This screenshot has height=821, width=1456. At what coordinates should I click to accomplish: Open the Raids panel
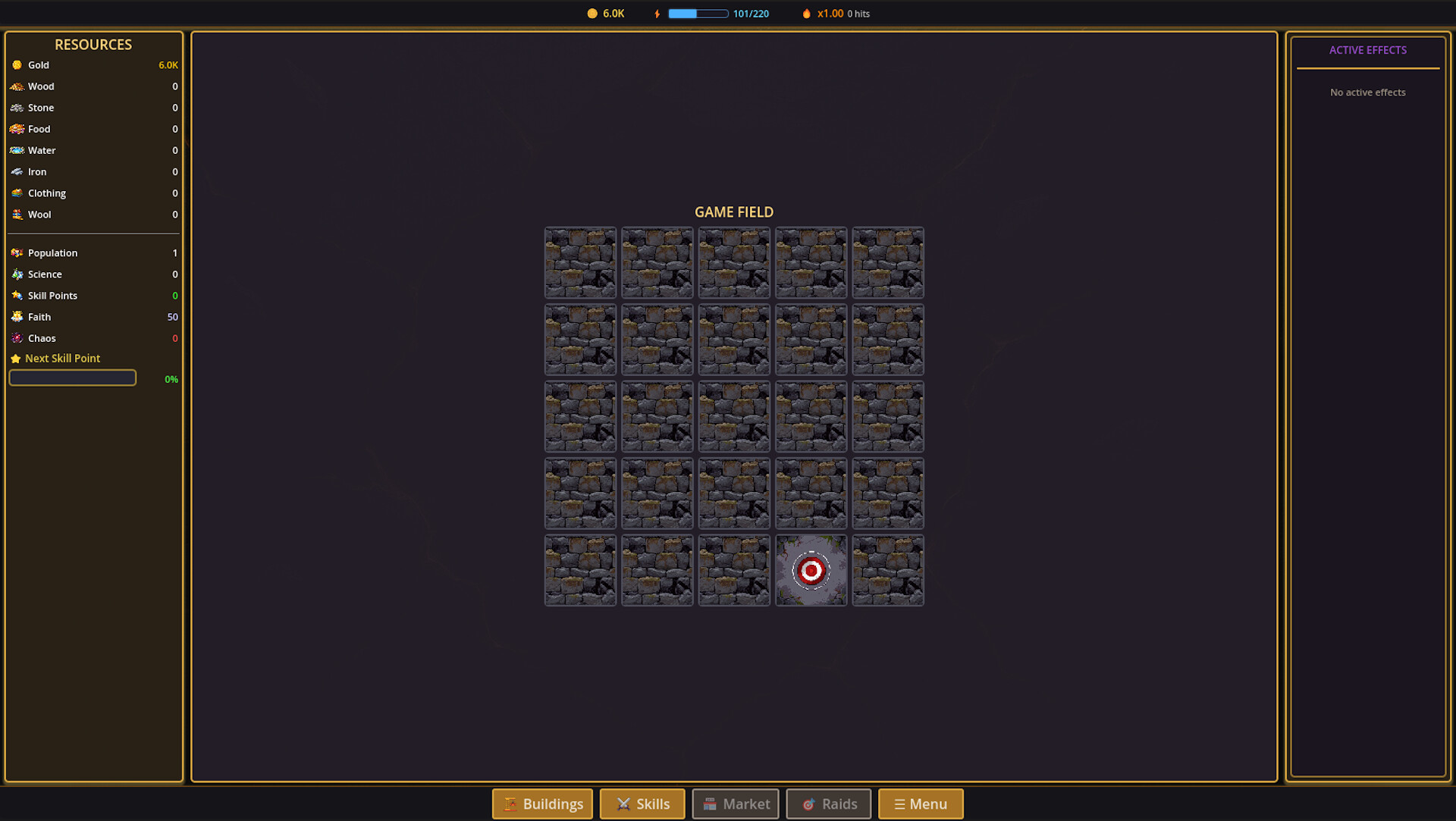(x=828, y=804)
